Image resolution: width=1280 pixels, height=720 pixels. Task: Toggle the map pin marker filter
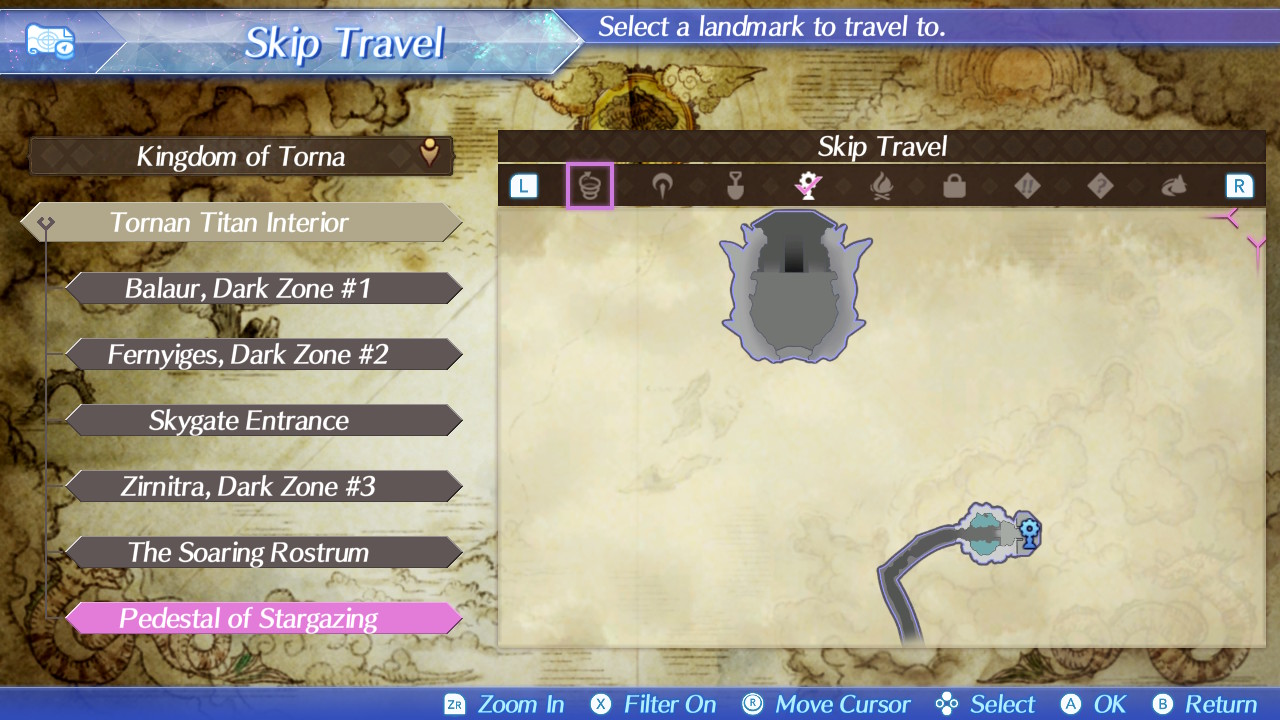[x=662, y=186]
